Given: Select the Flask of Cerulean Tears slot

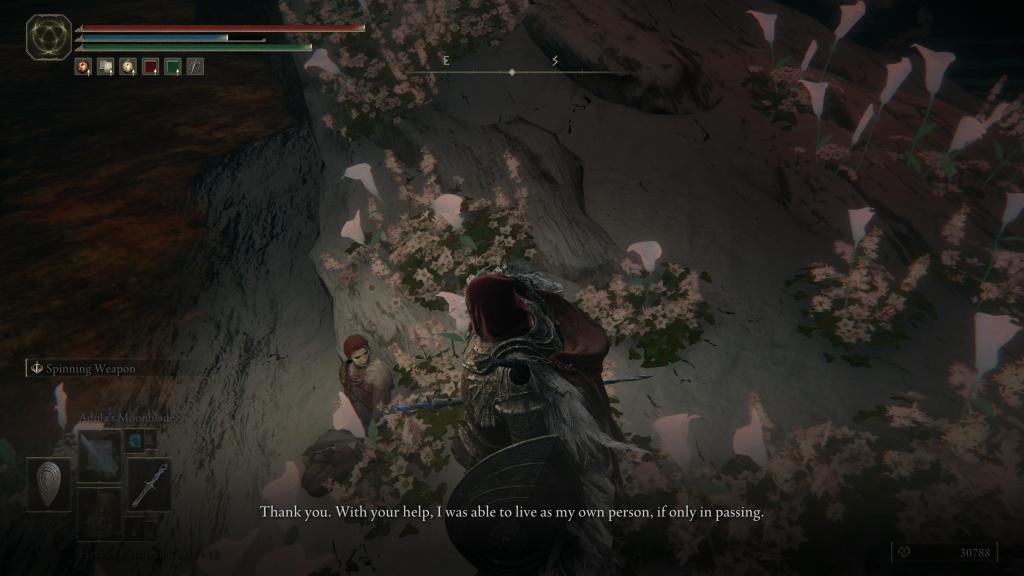Looking at the screenshot, I should (x=99, y=510).
